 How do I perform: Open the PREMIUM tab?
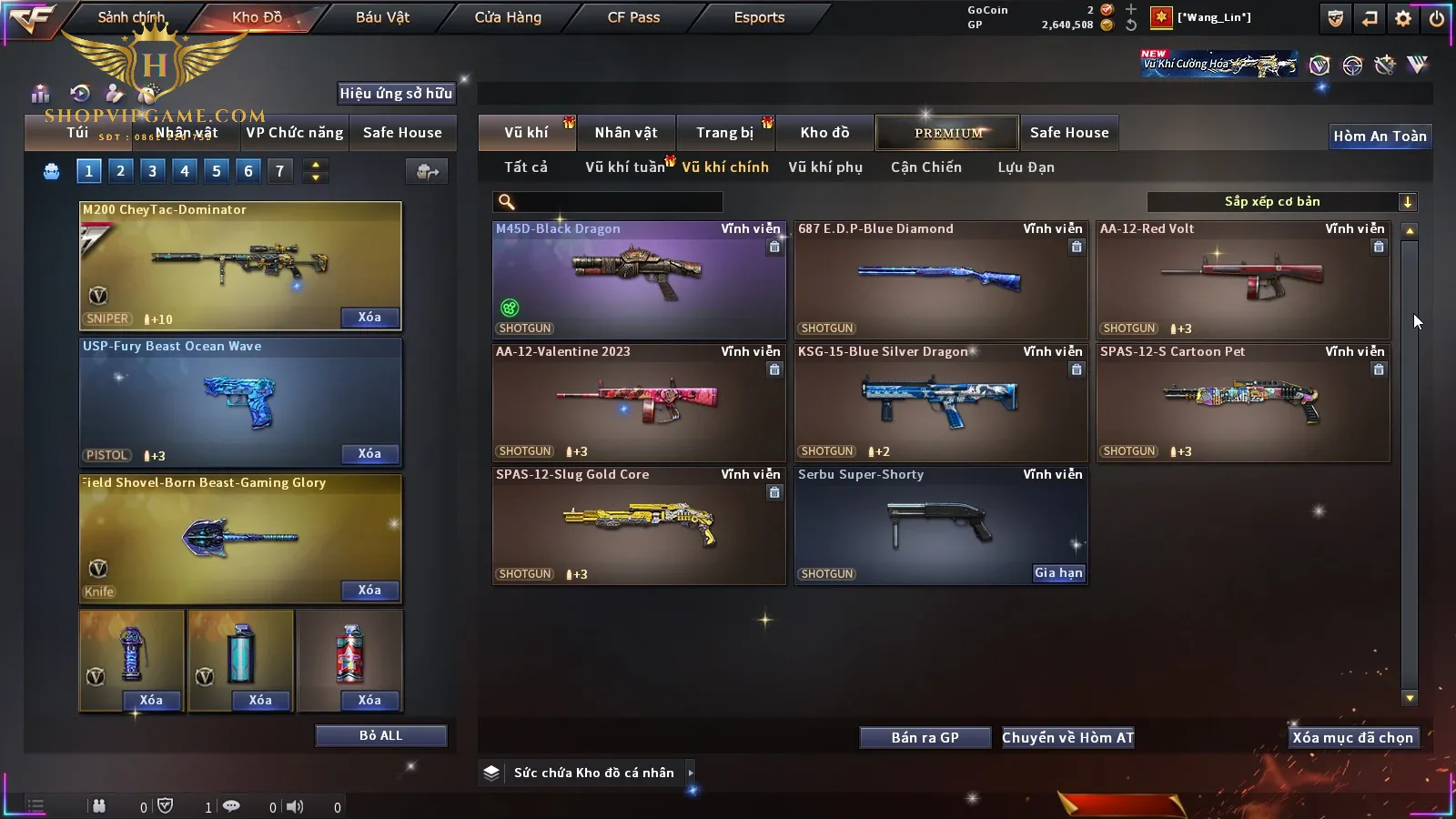click(x=947, y=133)
